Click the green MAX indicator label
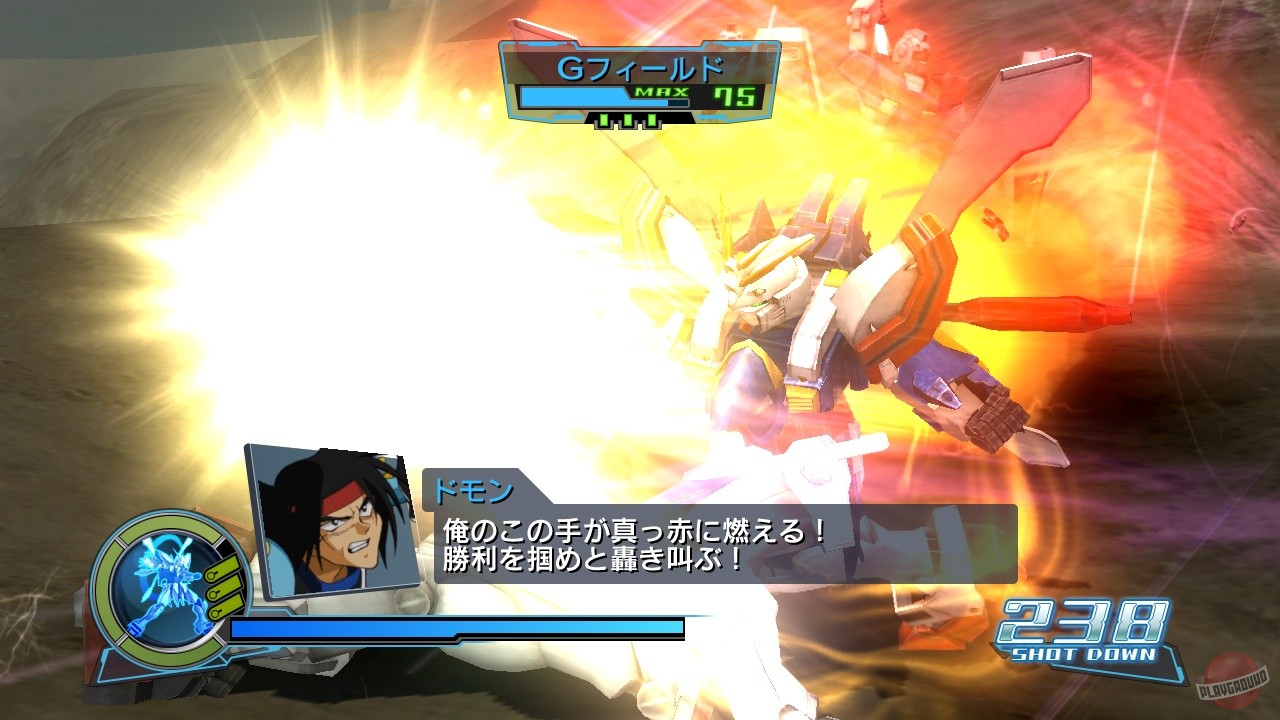The width and height of the screenshot is (1280, 720). (x=661, y=94)
